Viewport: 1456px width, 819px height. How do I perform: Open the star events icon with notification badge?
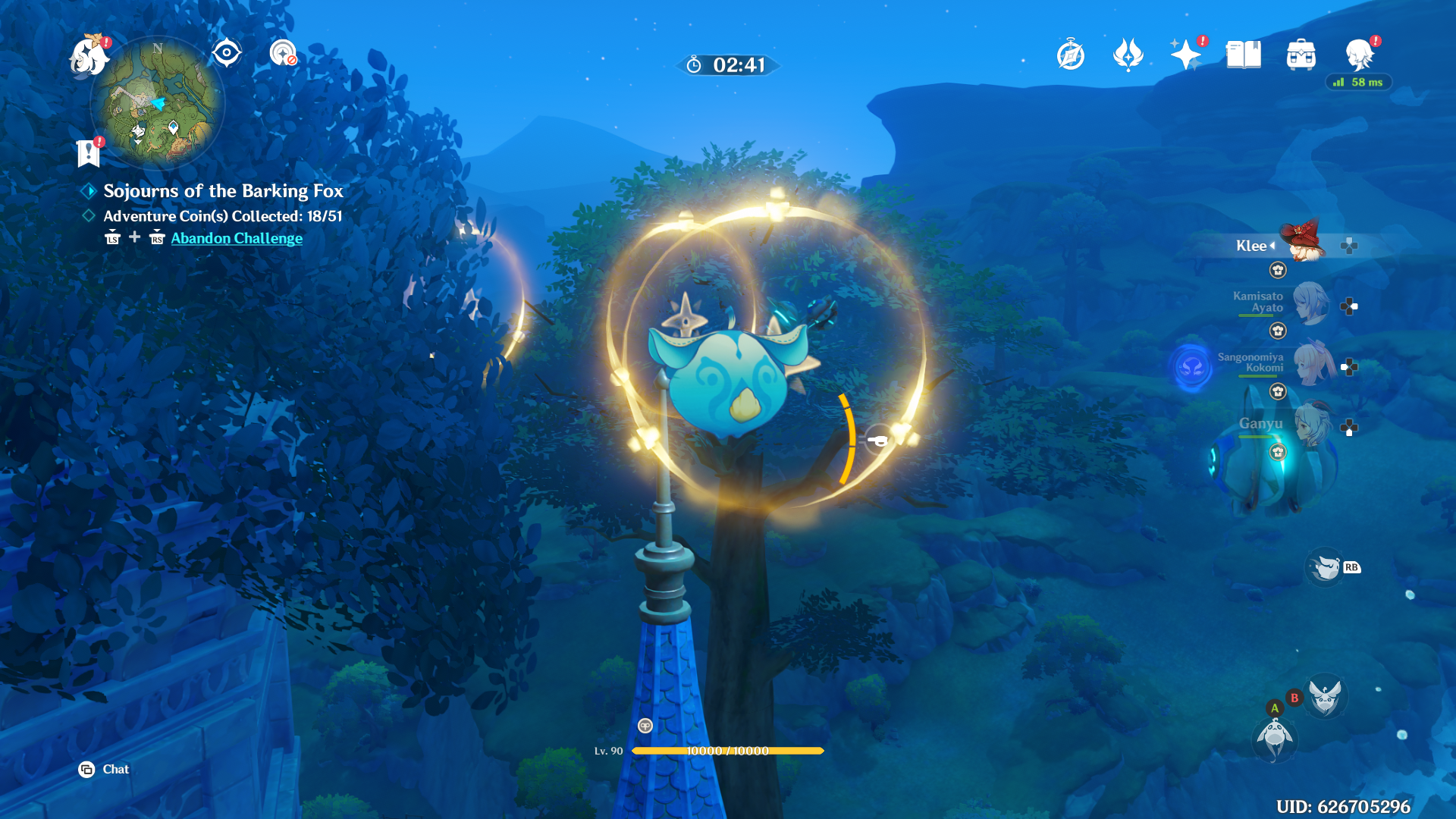click(x=1187, y=54)
